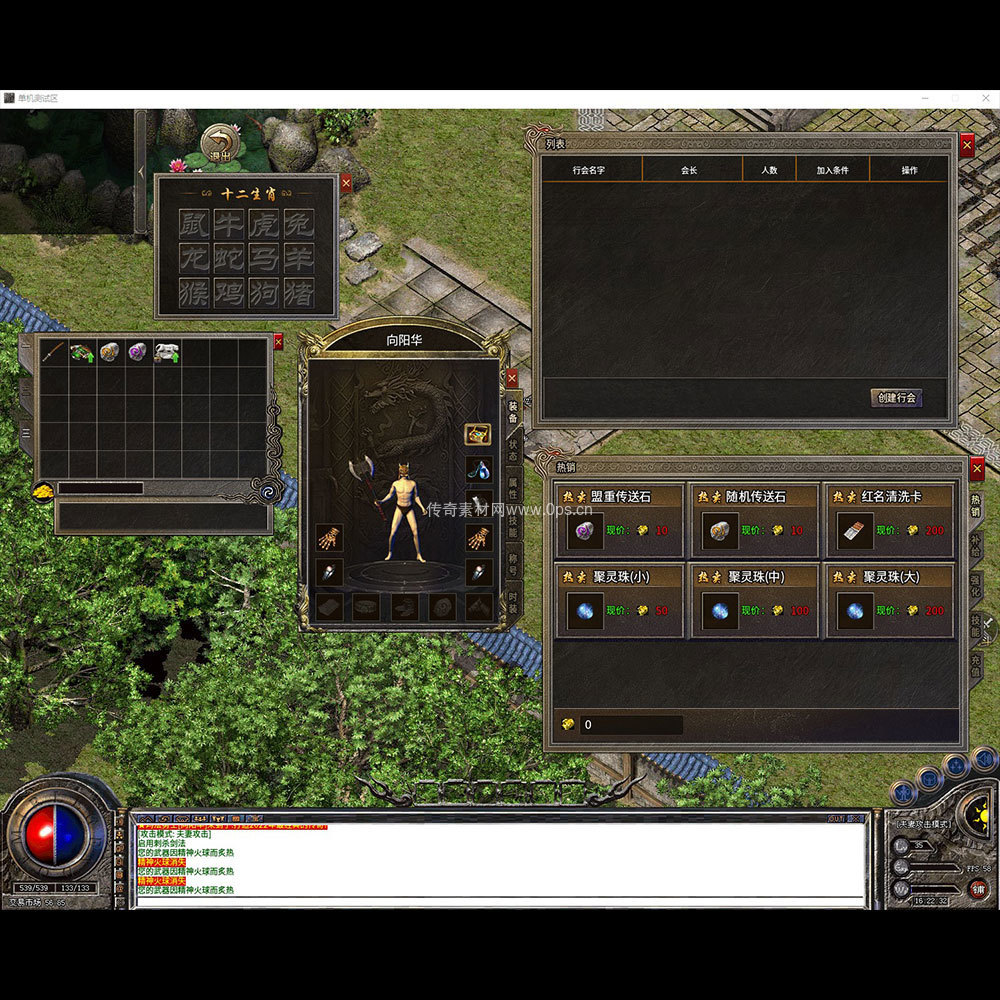Click the blue swirl bag button
The image size is (1000, 1000).
[268, 491]
